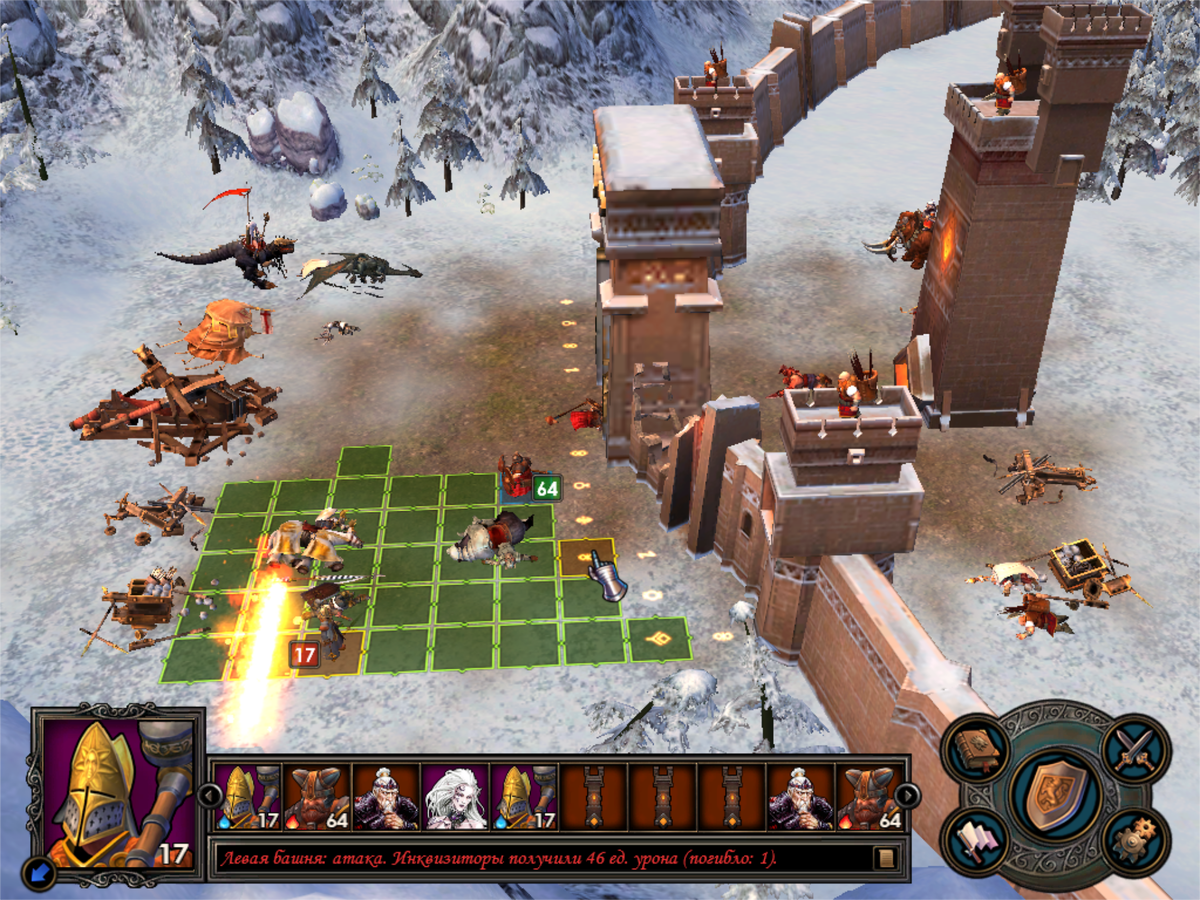Viewport: 1200px width, 900px height.
Task: Show later turns with the initiative bar's right arrow
Action: pos(907,795)
